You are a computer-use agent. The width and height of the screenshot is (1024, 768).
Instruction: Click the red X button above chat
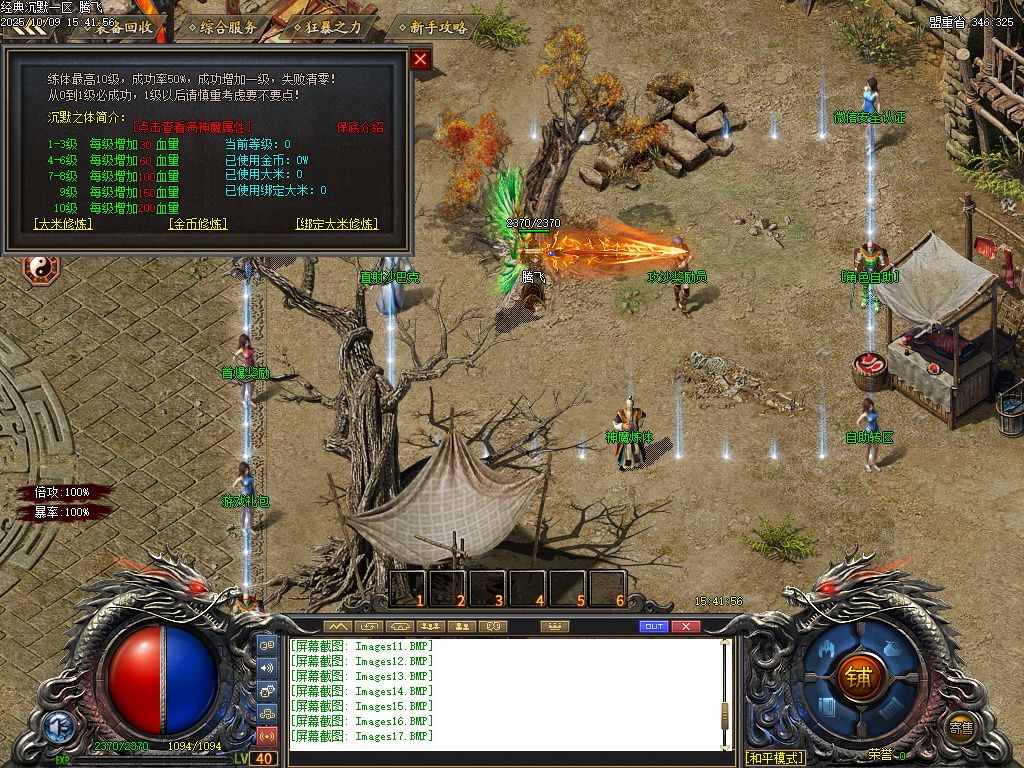pos(685,627)
